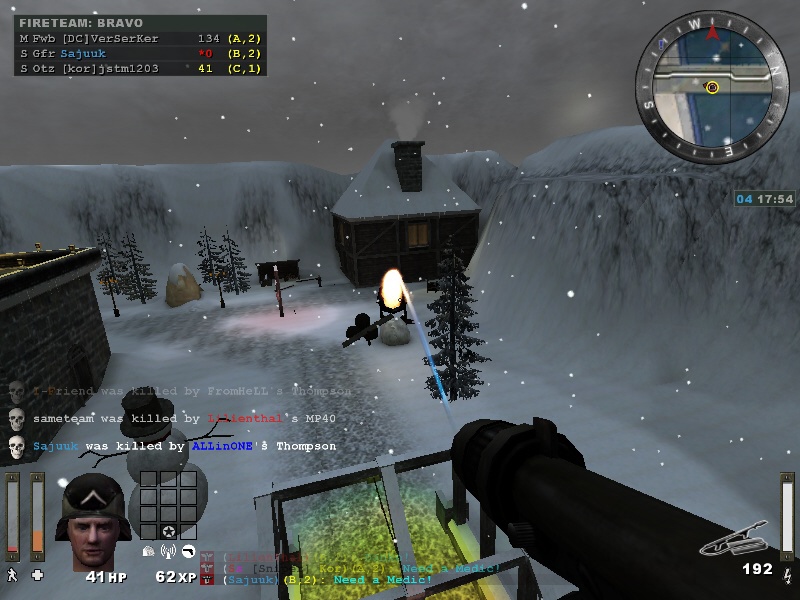Click the radio signal skill icon

[168, 551]
